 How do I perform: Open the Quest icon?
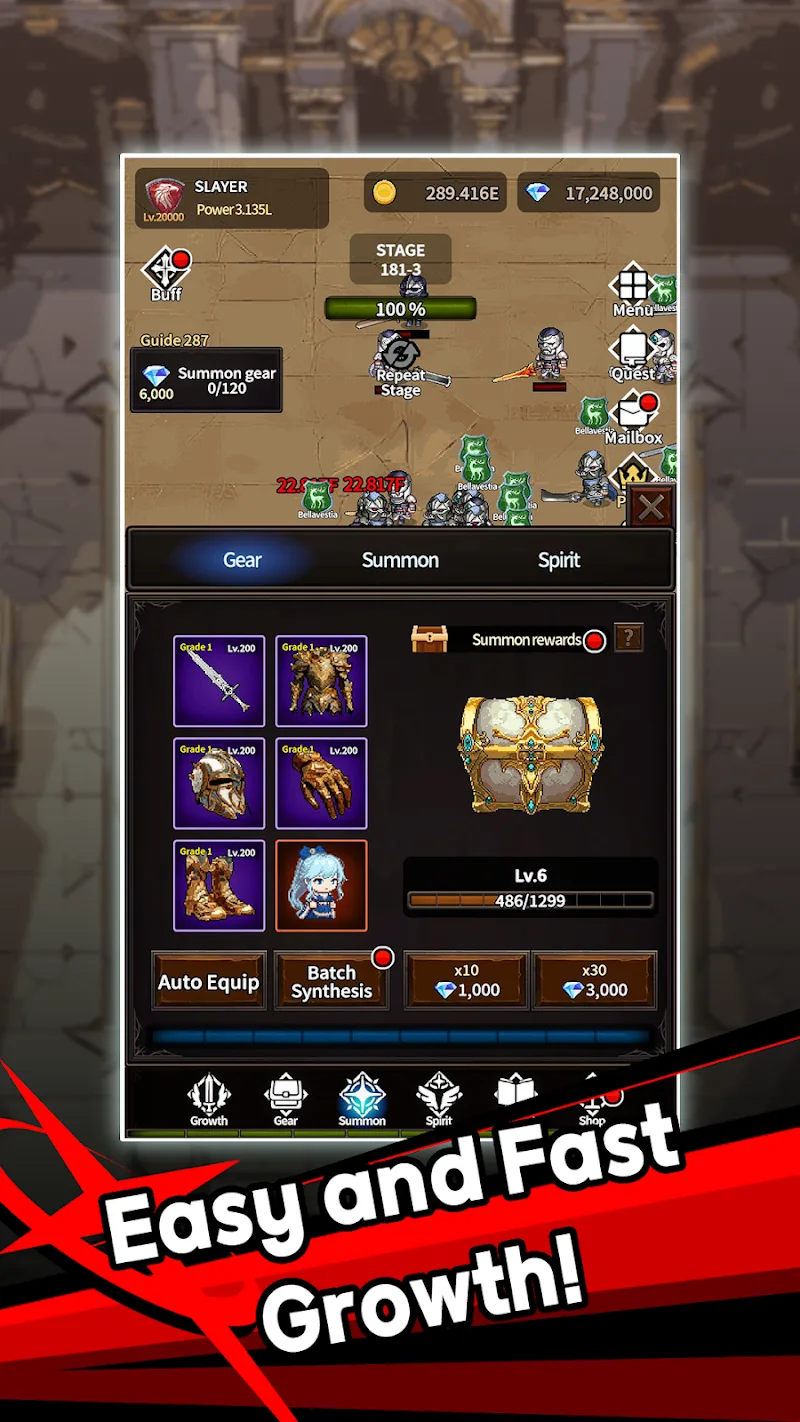pos(632,356)
